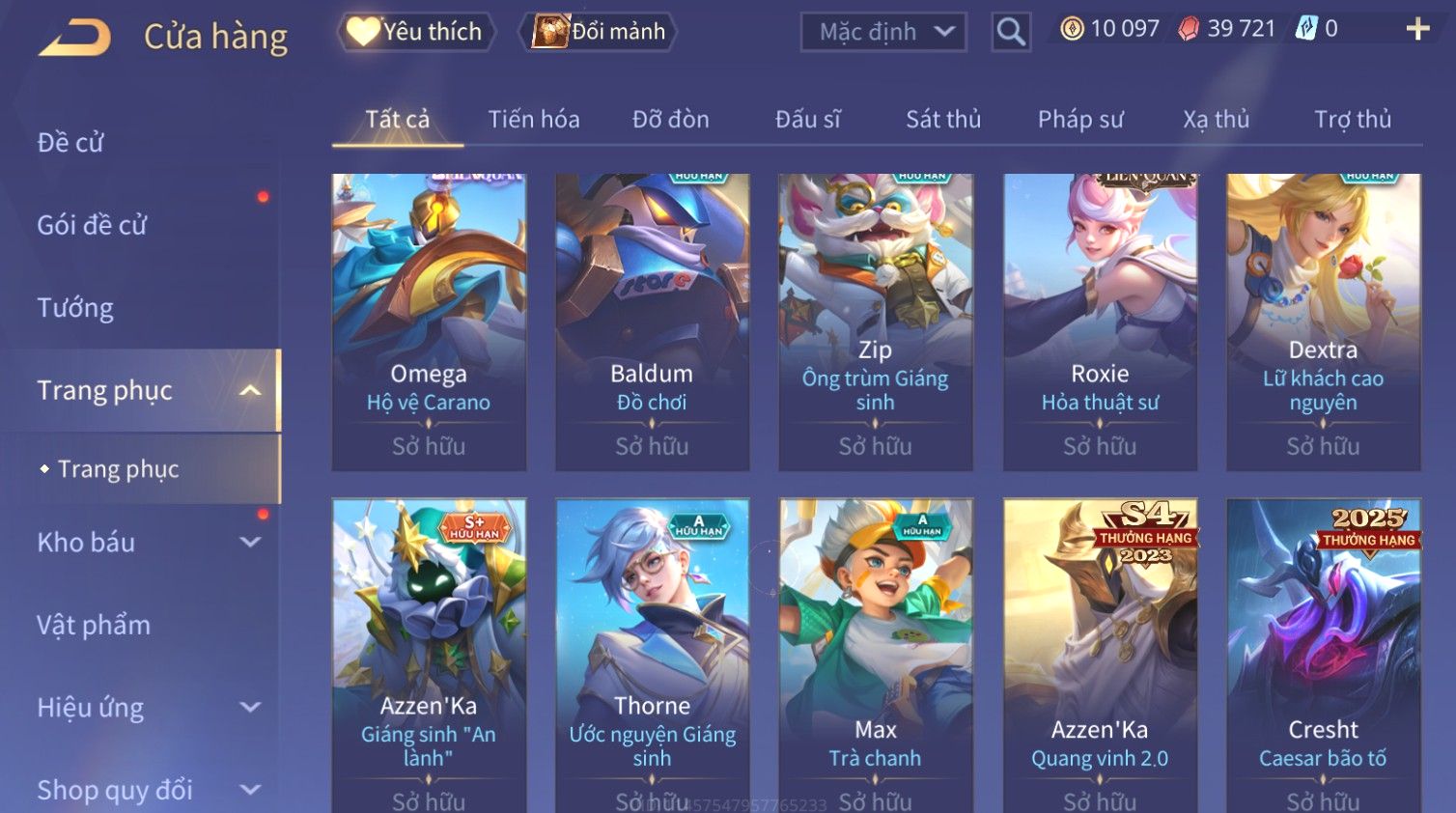1456x813 pixels.
Task: Switch to the Tiến hóa tab
Action: [533, 120]
